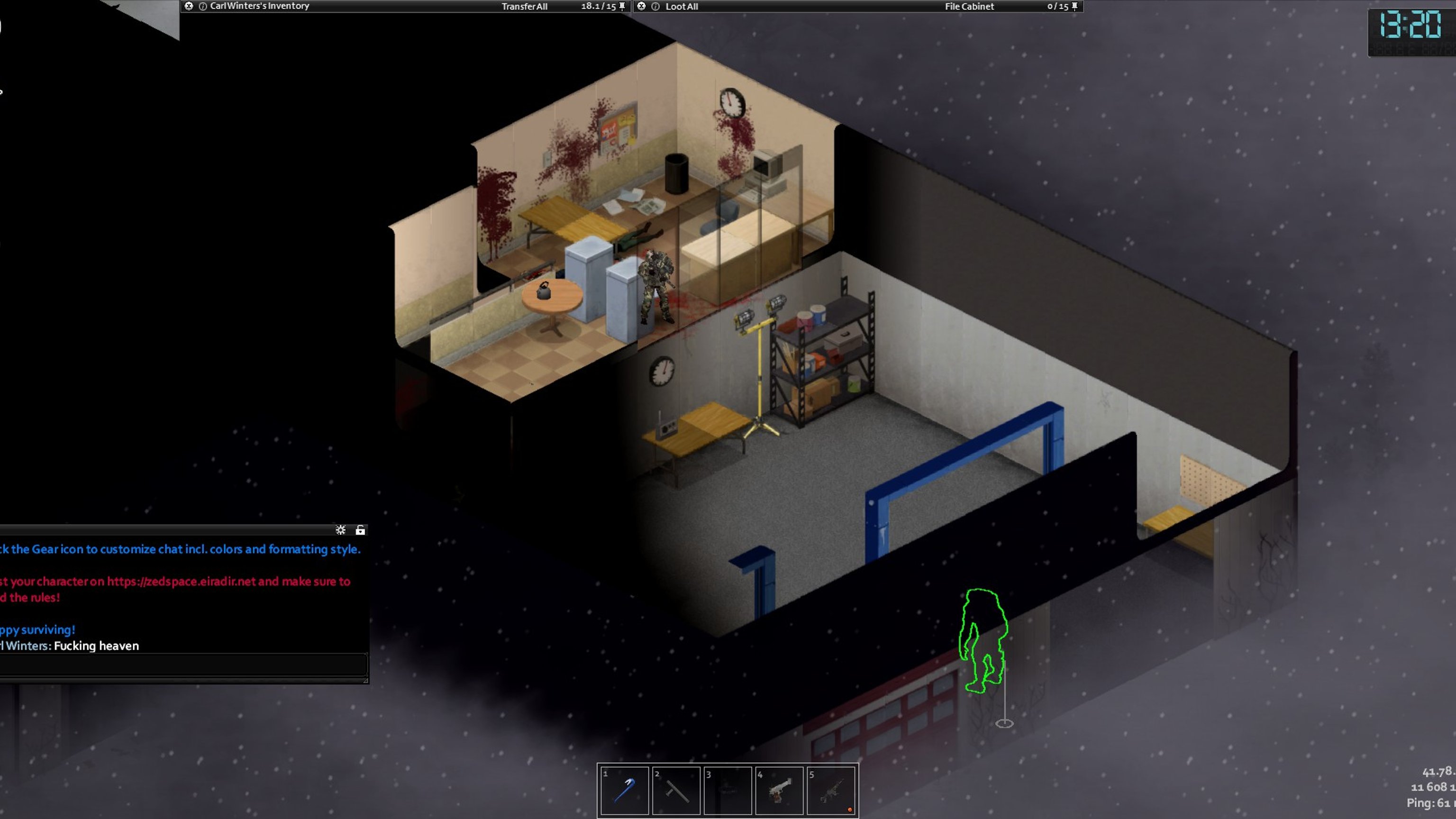Screen dimensions: 1456x819
Task: Toggle the chat window lock icon
Action: click(360, 529)
